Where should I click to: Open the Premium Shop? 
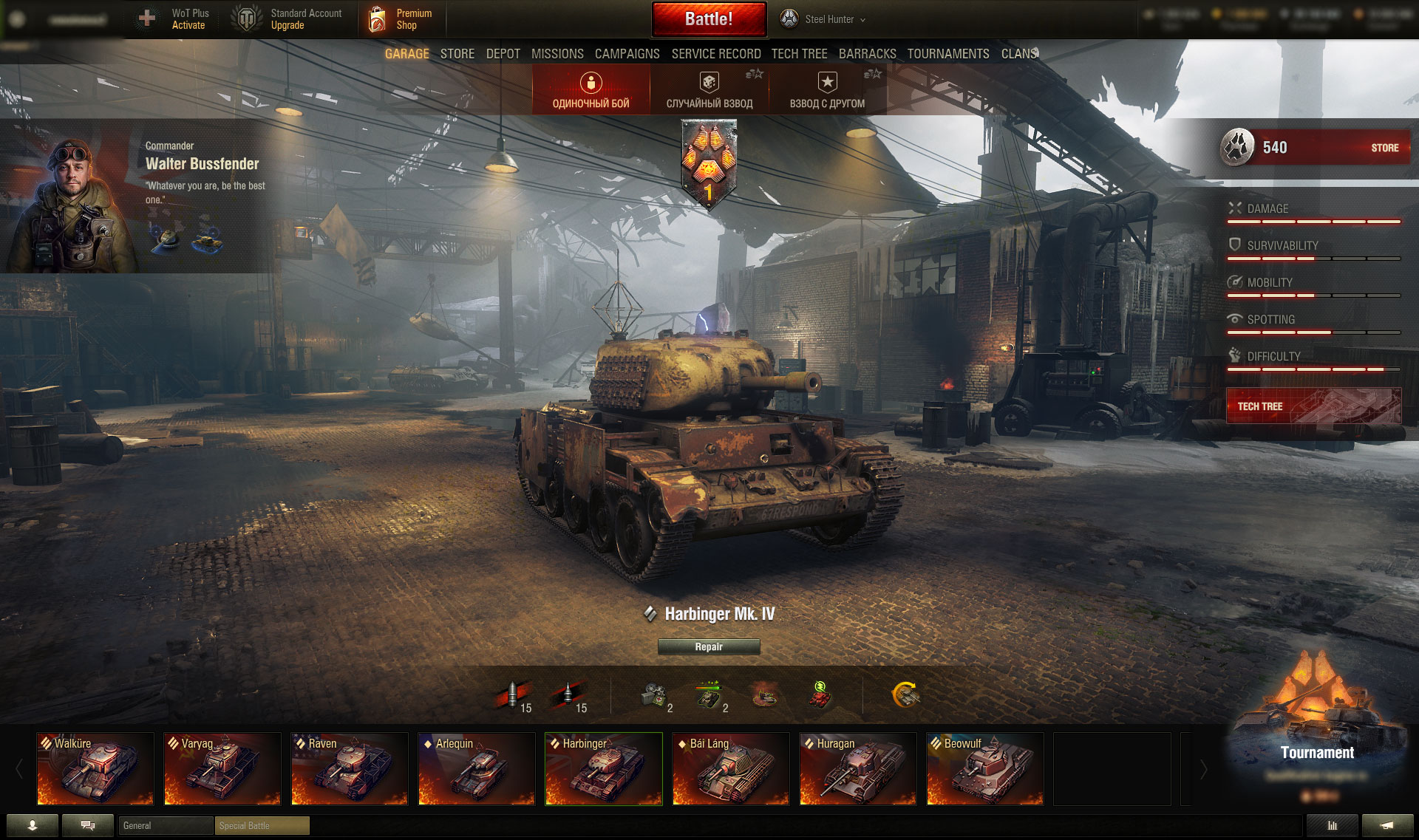[403, 19]
